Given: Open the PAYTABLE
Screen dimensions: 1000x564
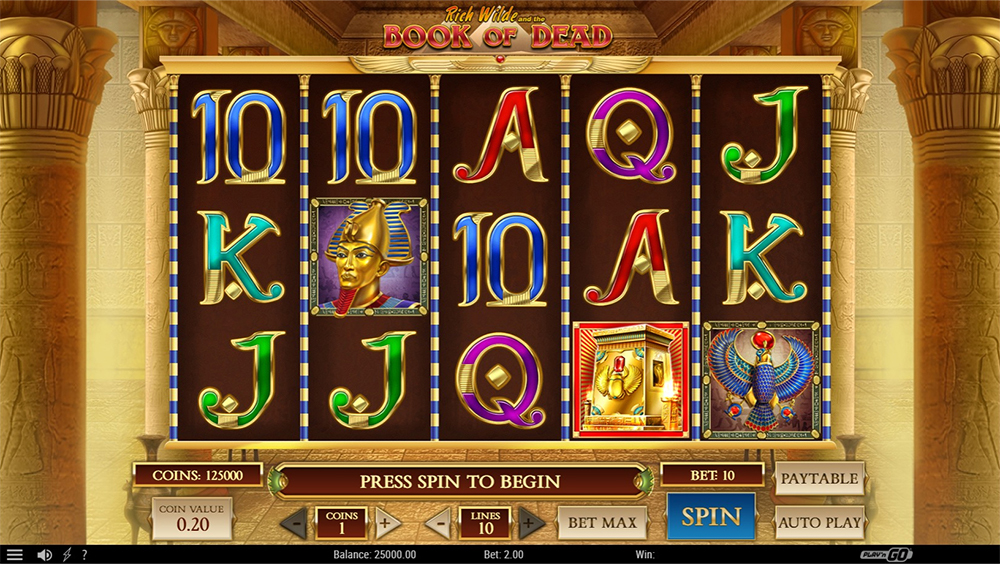Looking at the screenshot, I should tap(819, 479).
